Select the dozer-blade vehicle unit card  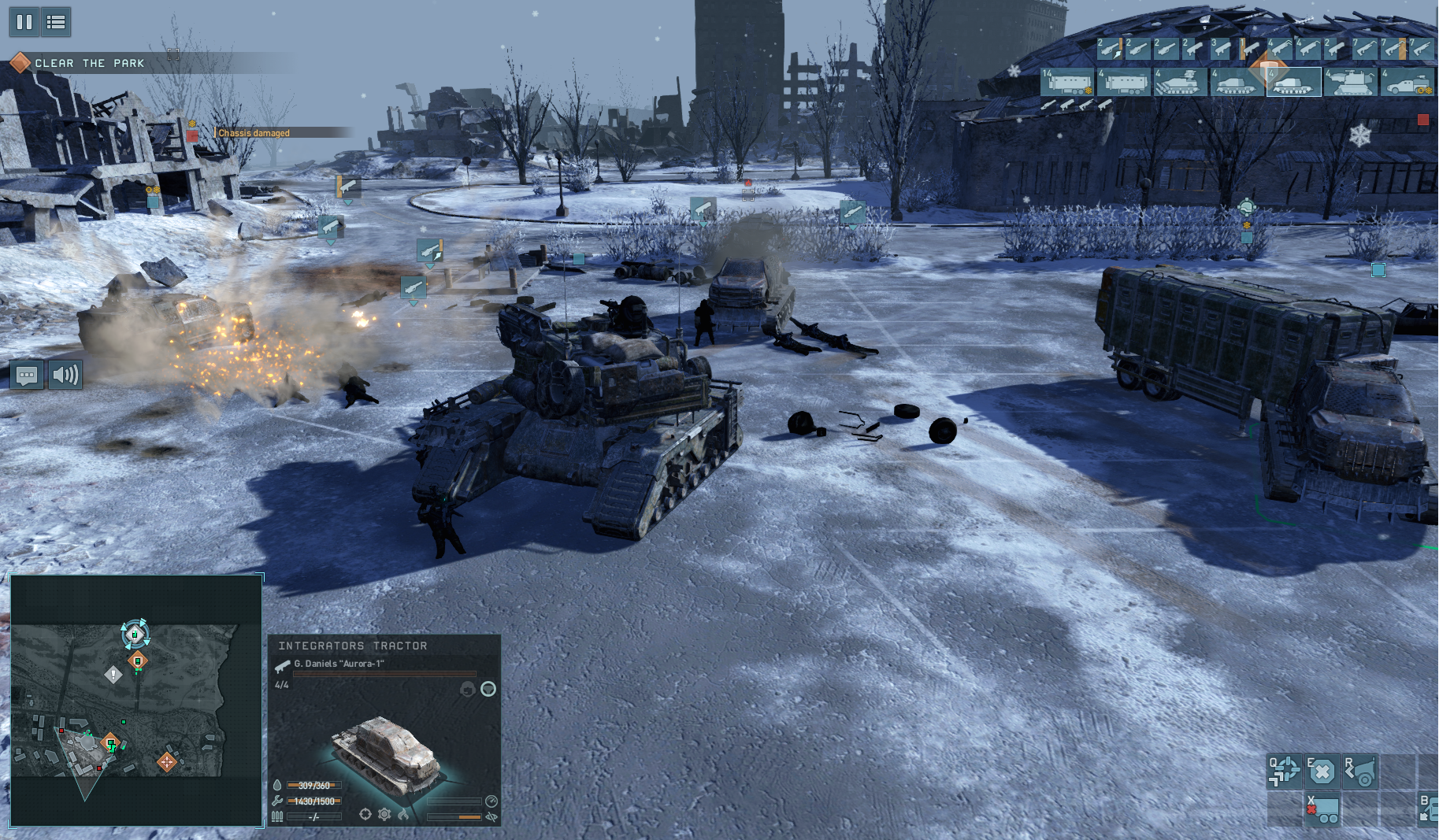[x=1180, y=82]
